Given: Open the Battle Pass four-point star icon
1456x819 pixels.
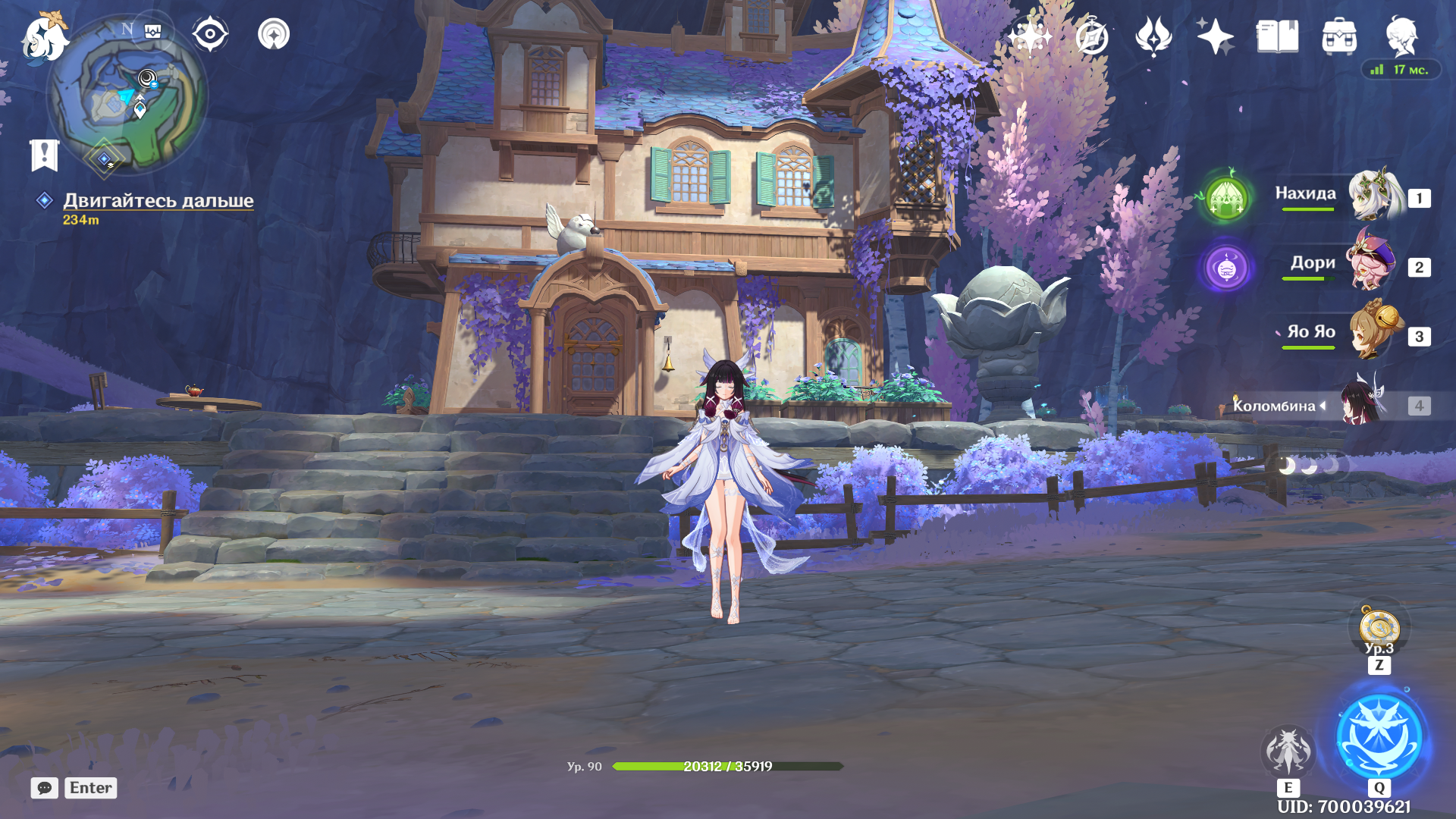Looking at the screenshot, I should click(x=1214, y=36).
